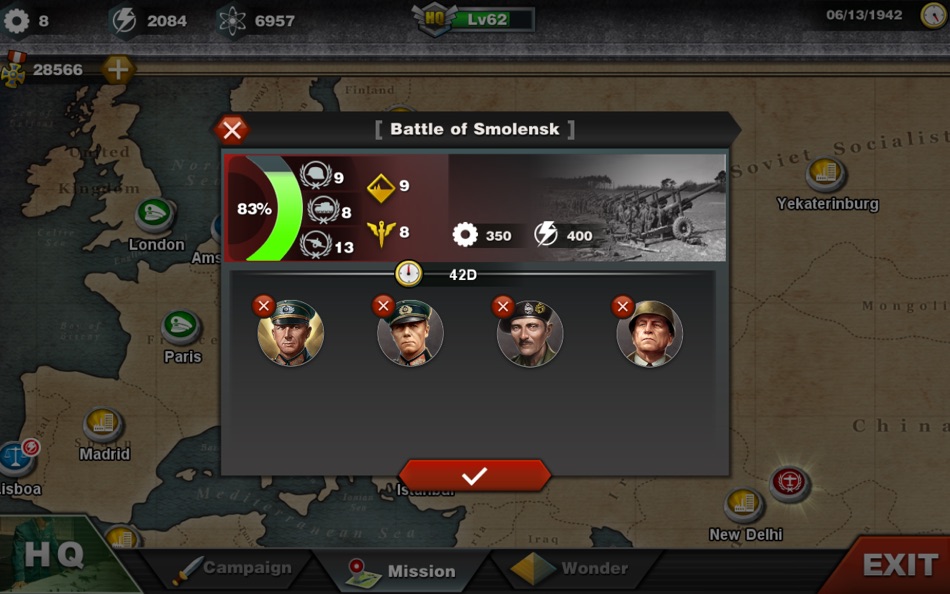Exit the world map screen

click(898, 565)
